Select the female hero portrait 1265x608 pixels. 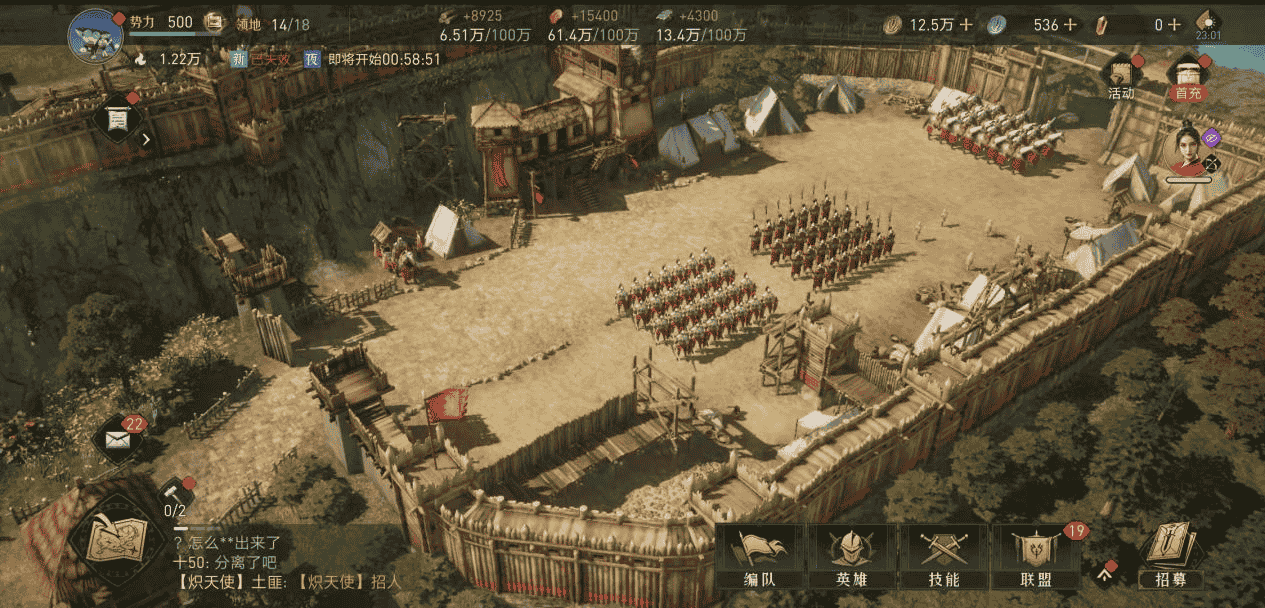[1187, 152]
